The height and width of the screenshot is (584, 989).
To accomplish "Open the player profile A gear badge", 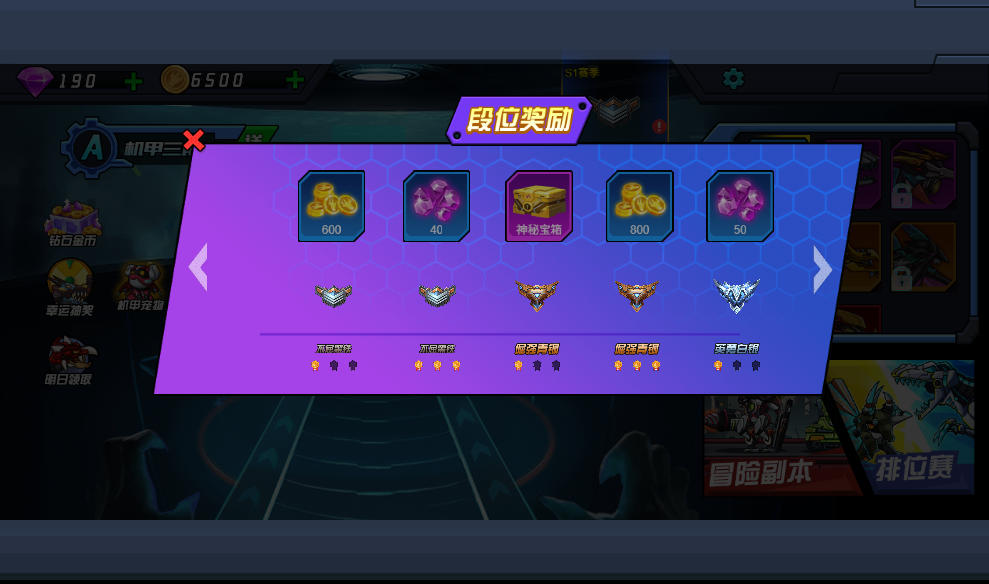I will click(92, 148).
